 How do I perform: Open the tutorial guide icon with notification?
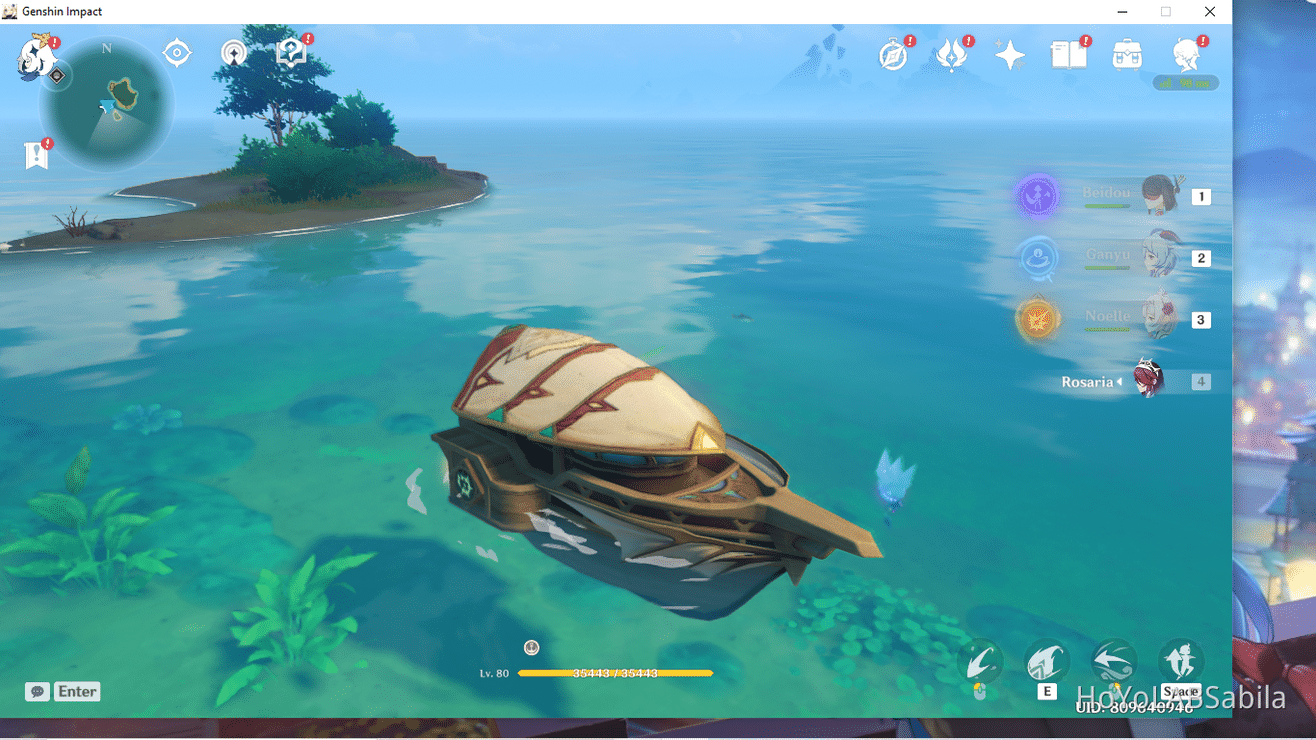pyautogui.click(x=291, y=51)
